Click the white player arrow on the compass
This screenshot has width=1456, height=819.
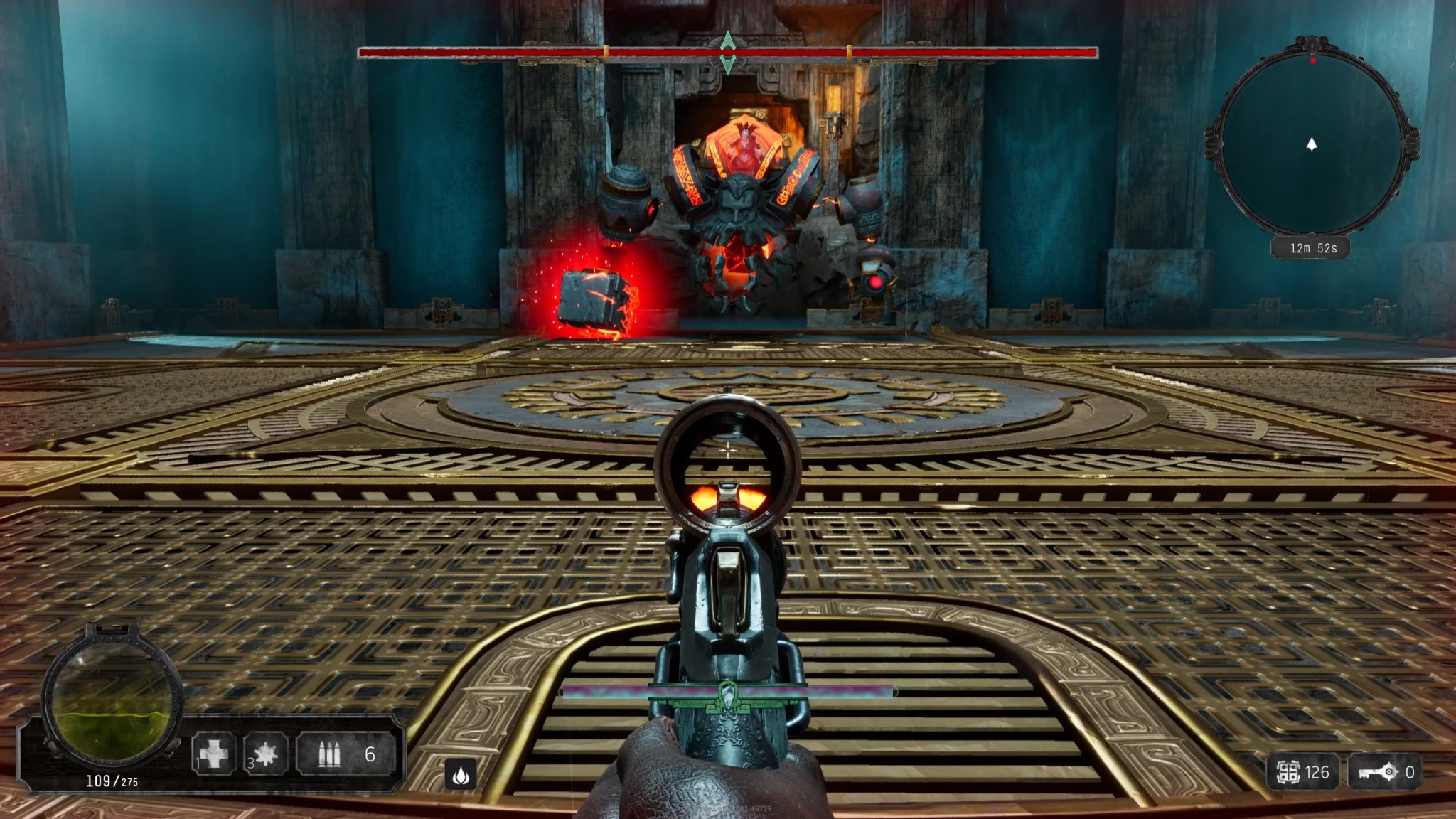1312,144
